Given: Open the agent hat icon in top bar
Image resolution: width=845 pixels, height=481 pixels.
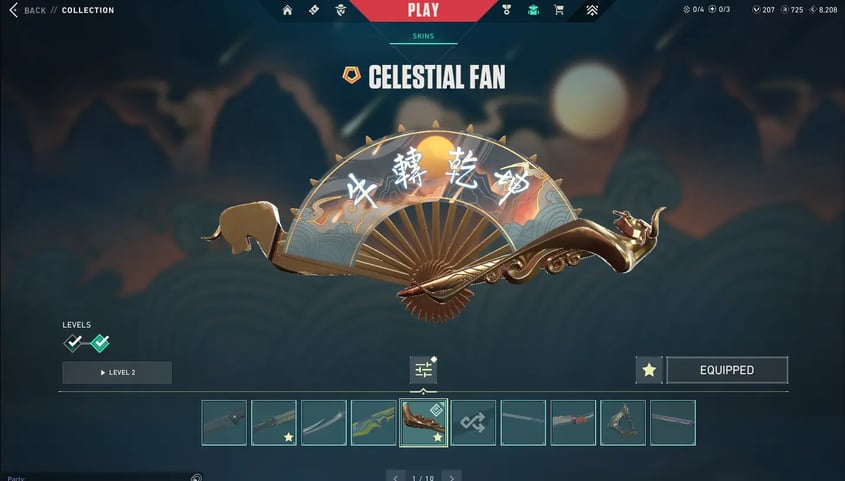Looking at the screenshot, I should [x=341, y=11].
